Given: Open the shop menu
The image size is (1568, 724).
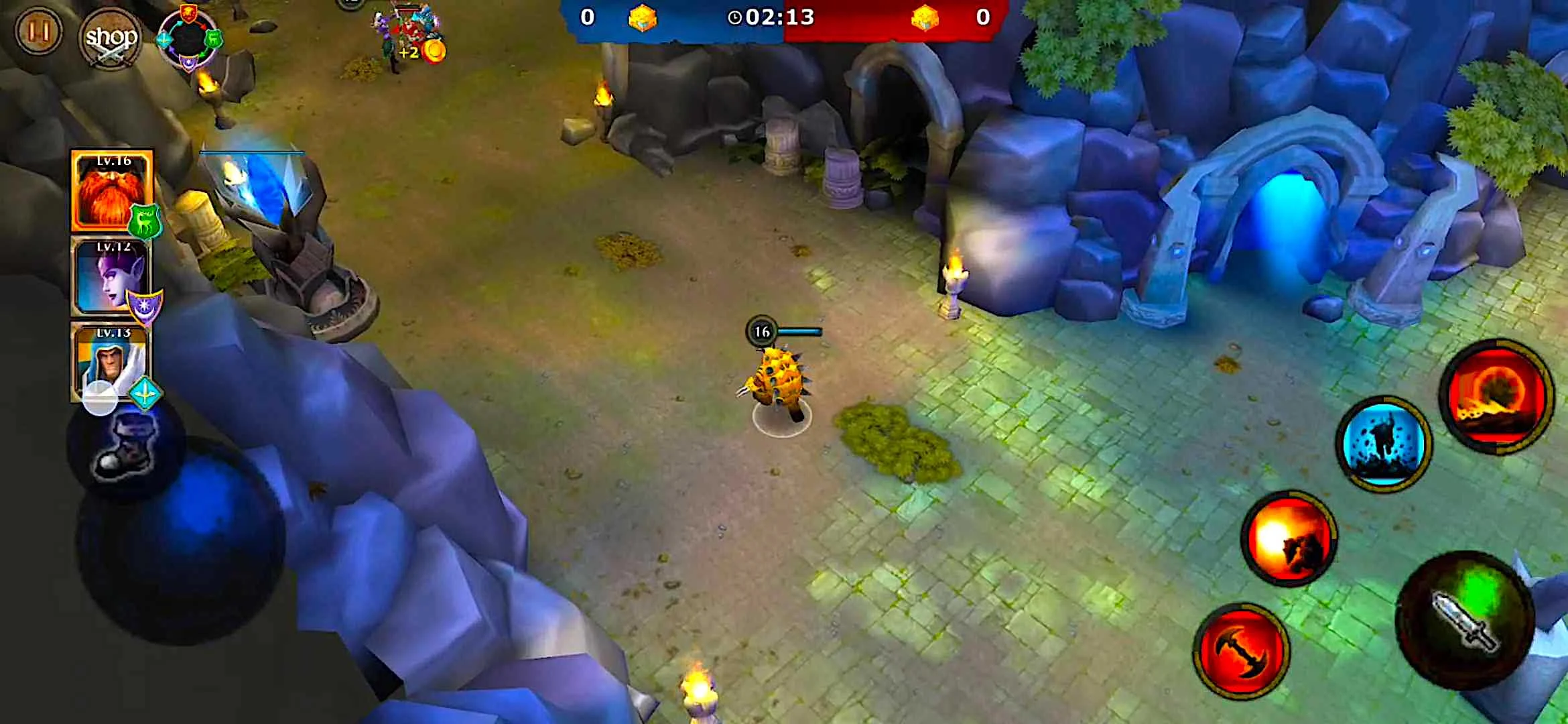Looking at the screenshot, I should point(111,38).
